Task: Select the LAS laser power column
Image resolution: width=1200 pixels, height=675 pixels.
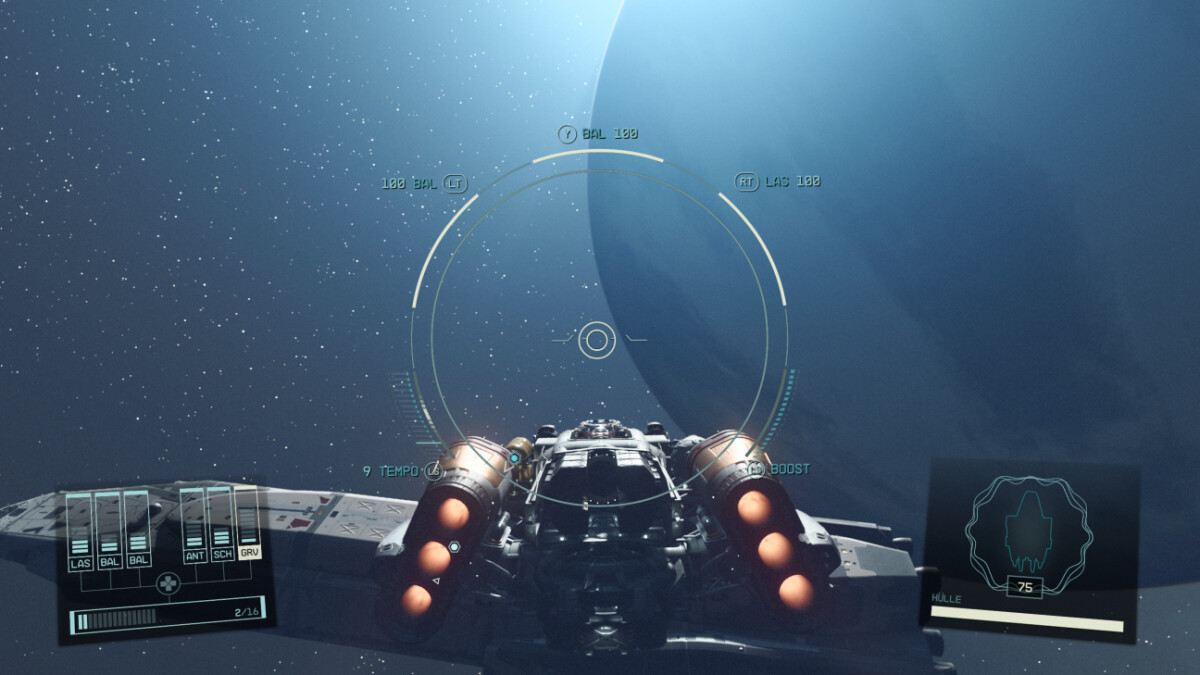Action: 81,532
